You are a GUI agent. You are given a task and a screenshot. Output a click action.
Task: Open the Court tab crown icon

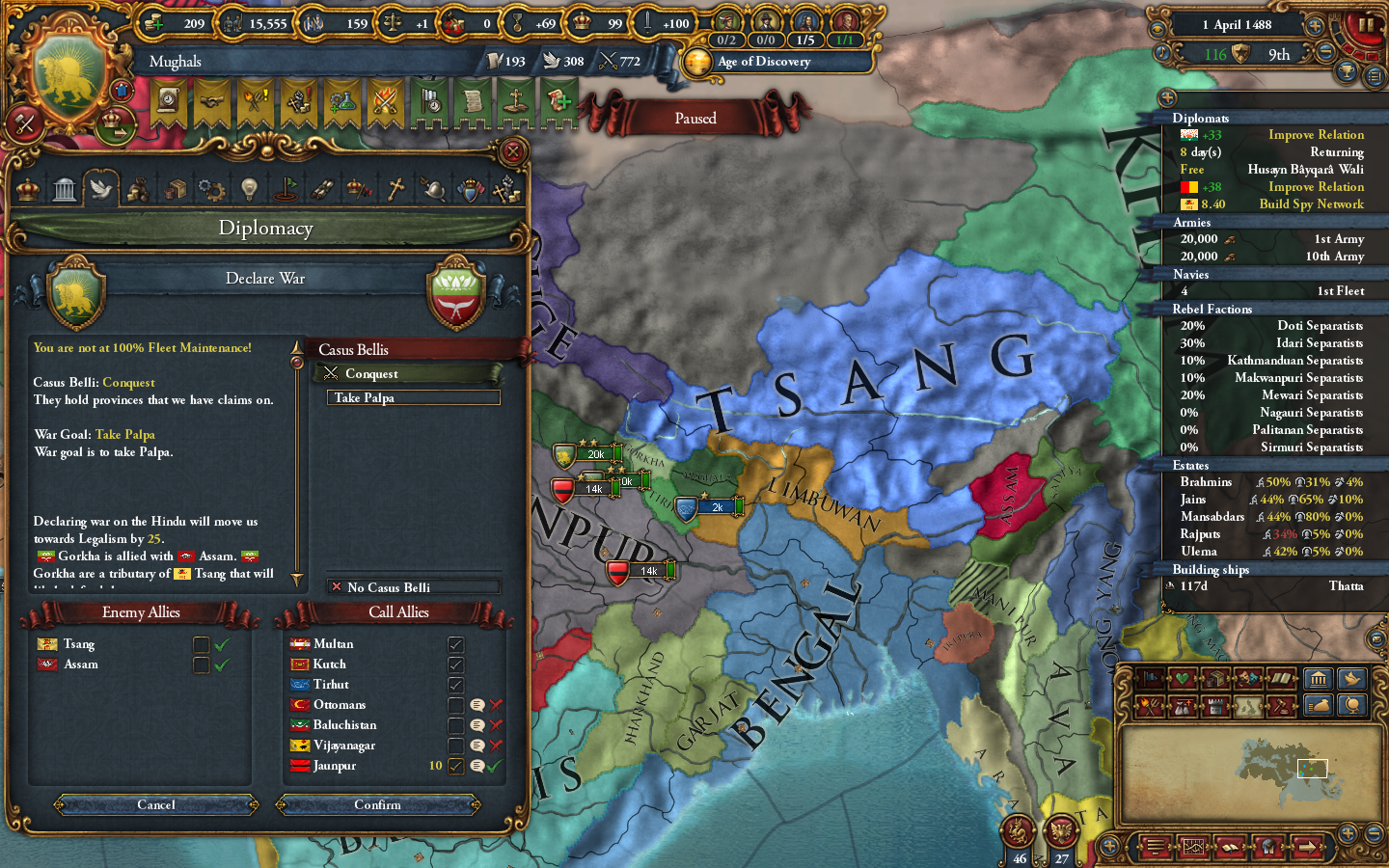click(x=26, y=188)
